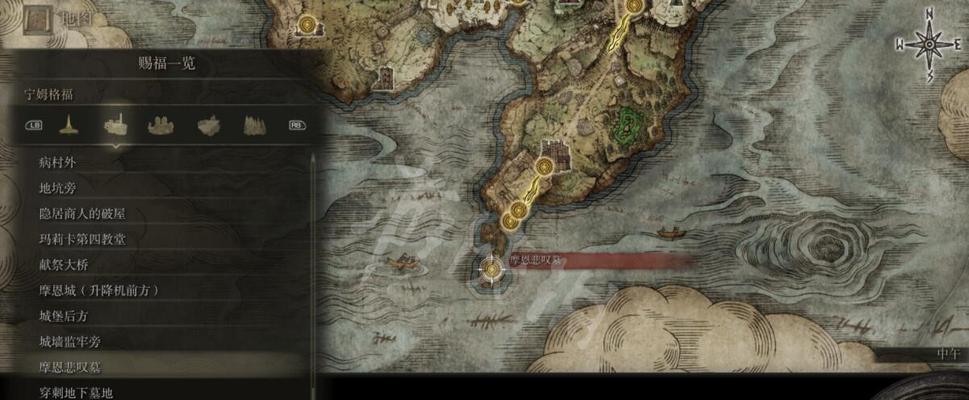Viewport: 969px width, 400px height.
Task: Select the 城堡后方 grace entry
Action: coord(67,316)
